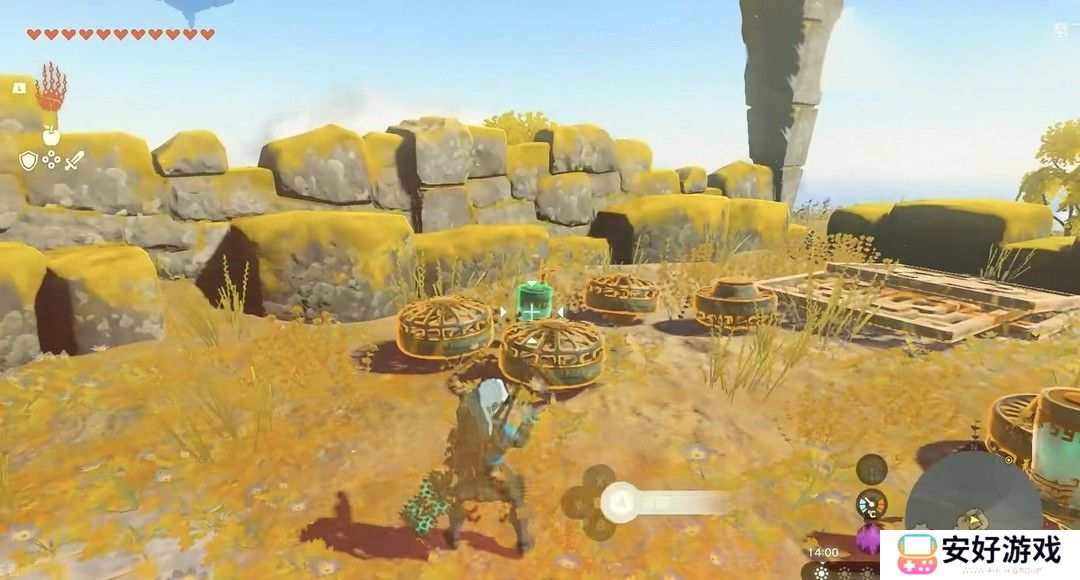Screen dimensions: 1080x580
Task: Click the sun weather forecast icon
Action: (821, 572)
